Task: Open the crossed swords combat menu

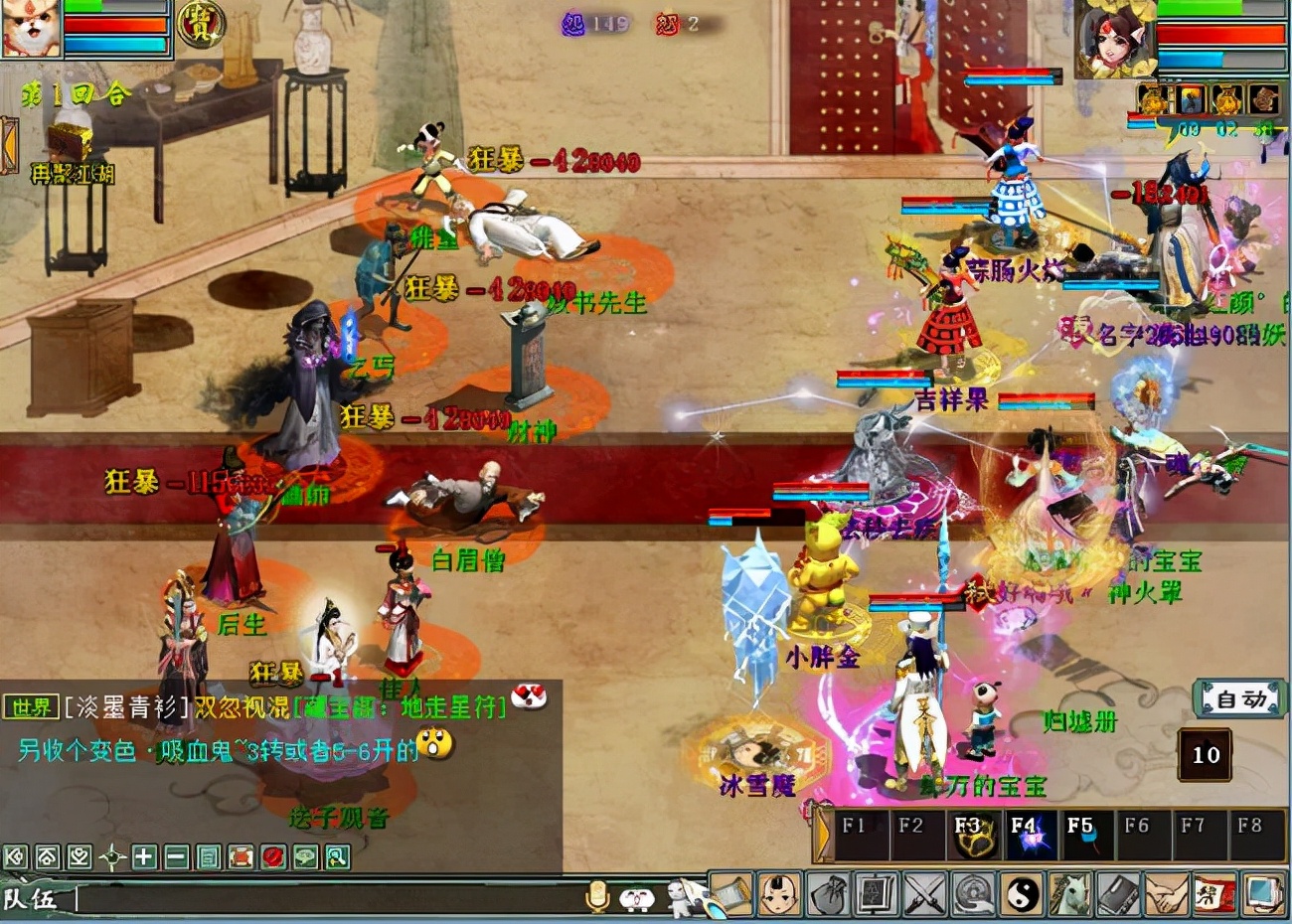Action: [925, 893]
